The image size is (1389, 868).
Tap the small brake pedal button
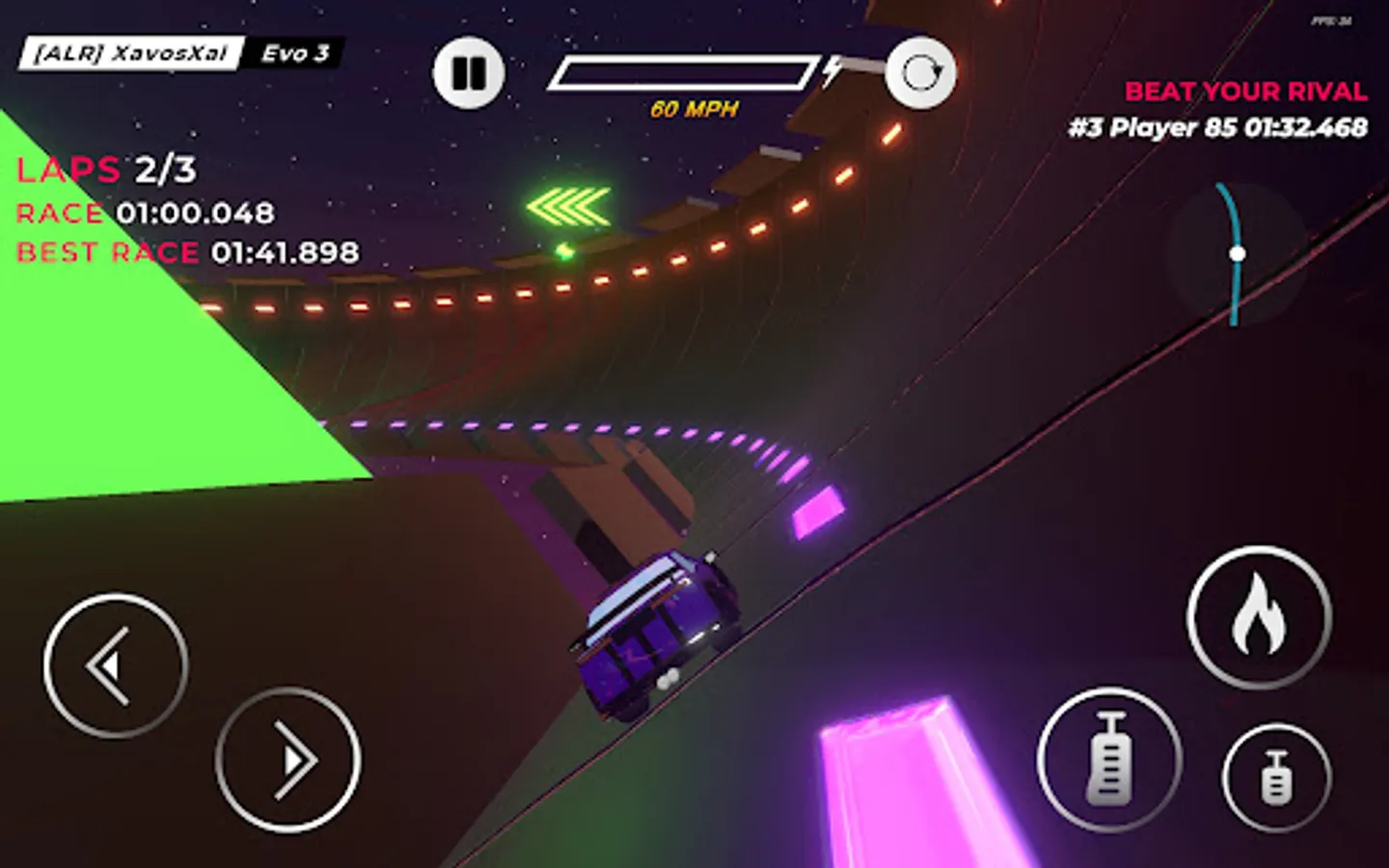(x=1276, y=776)
